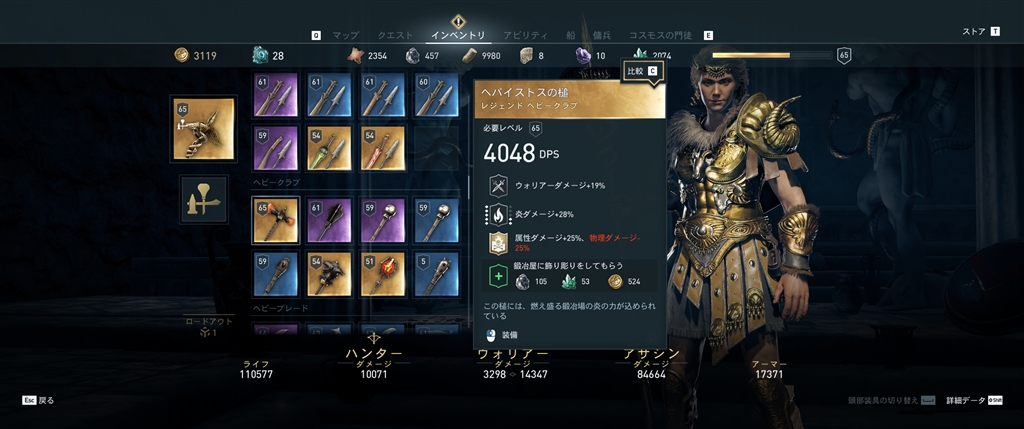Select the level 51 flaming club slot
This screenshot has height=429, width=1024.
coord(382,274)
